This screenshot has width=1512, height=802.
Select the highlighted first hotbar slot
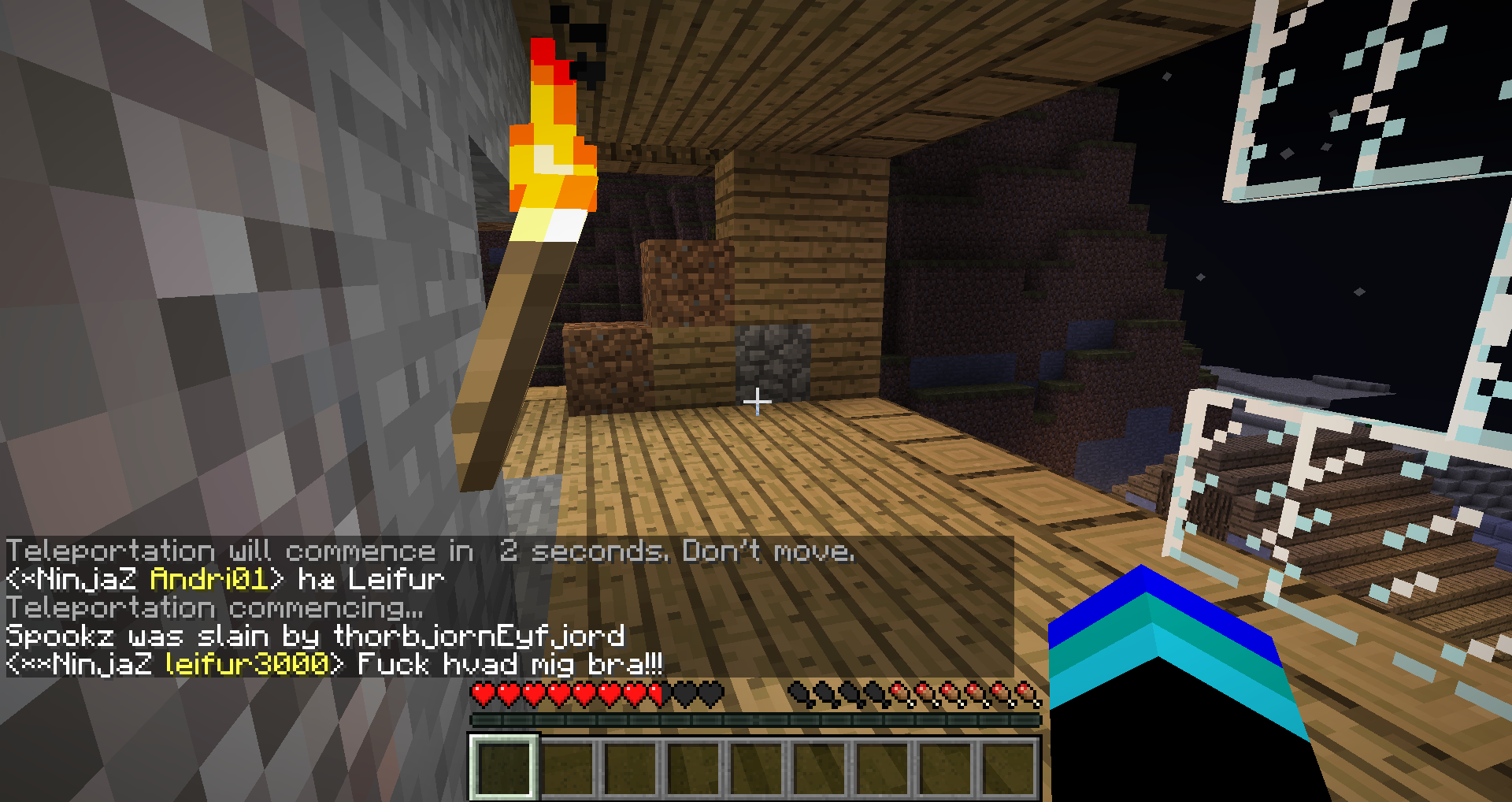[x=504, y=767]
